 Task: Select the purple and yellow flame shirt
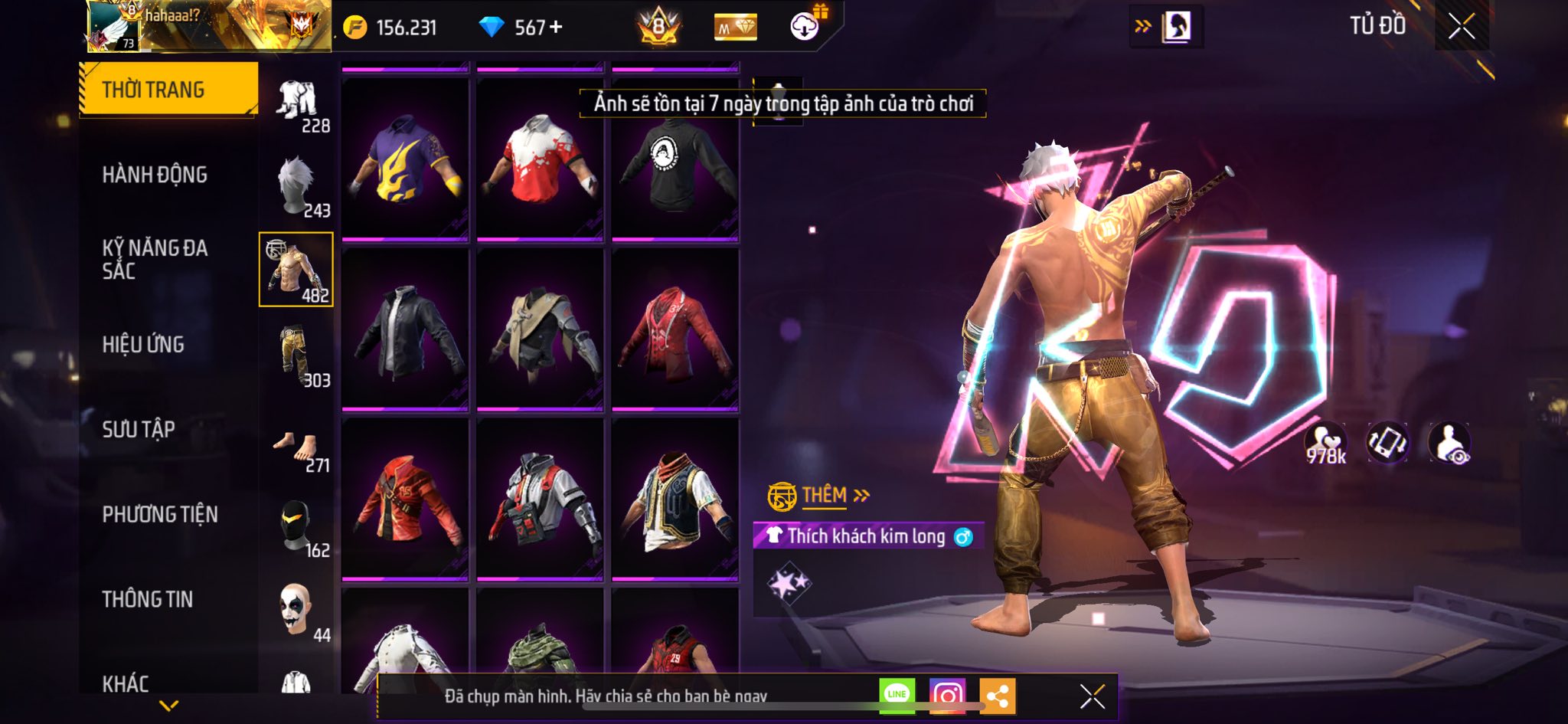(x=405, y=159)
